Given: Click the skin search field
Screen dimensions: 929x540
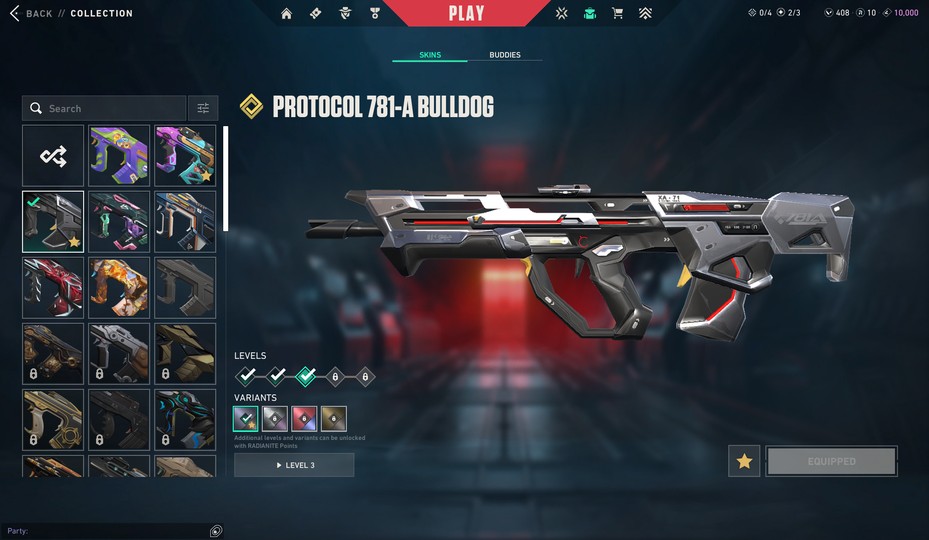Looking at the screenshot, I should coord(105,108).
